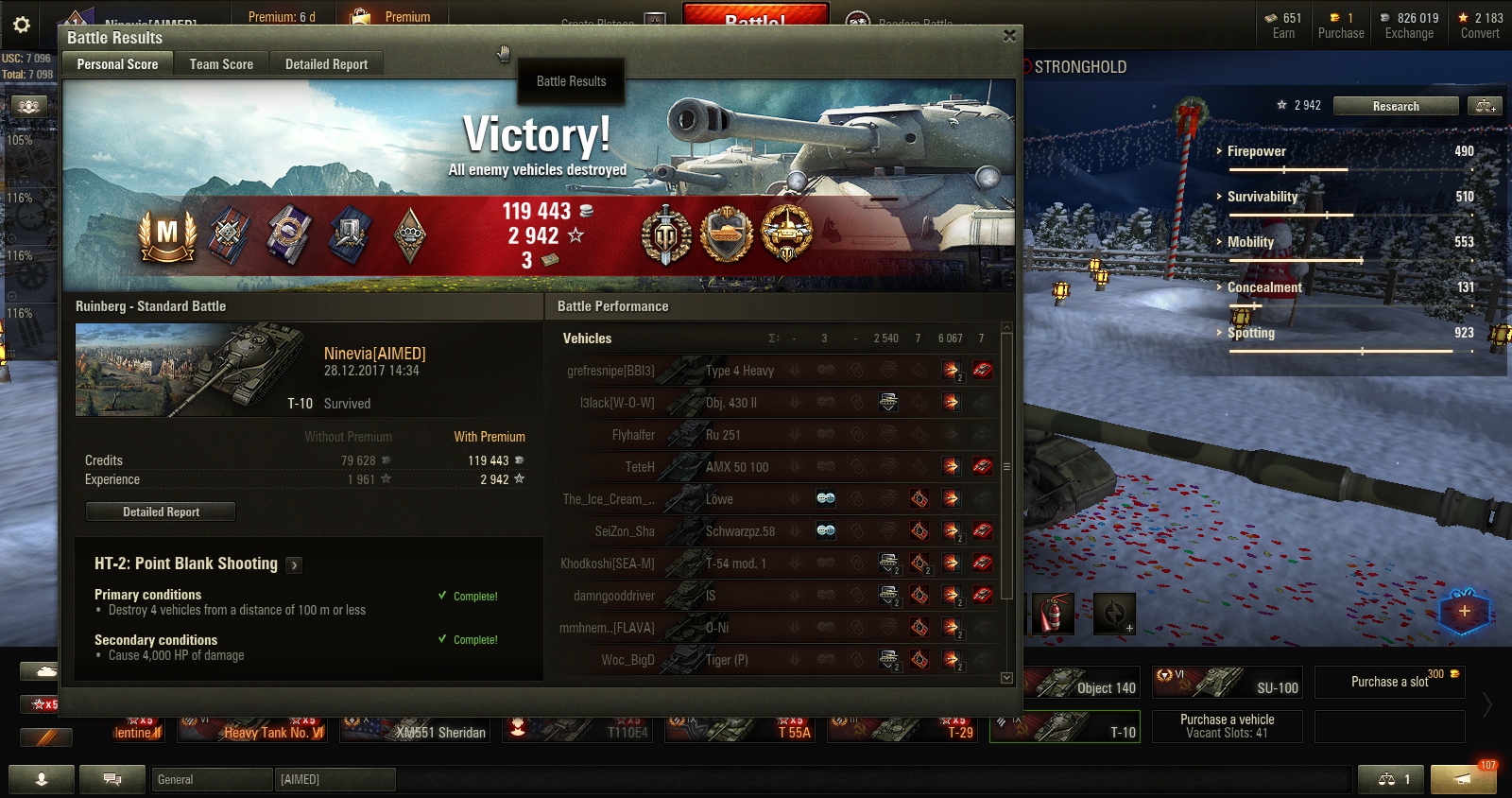Click the brass knuckles epic medal icon

point(409,235)
